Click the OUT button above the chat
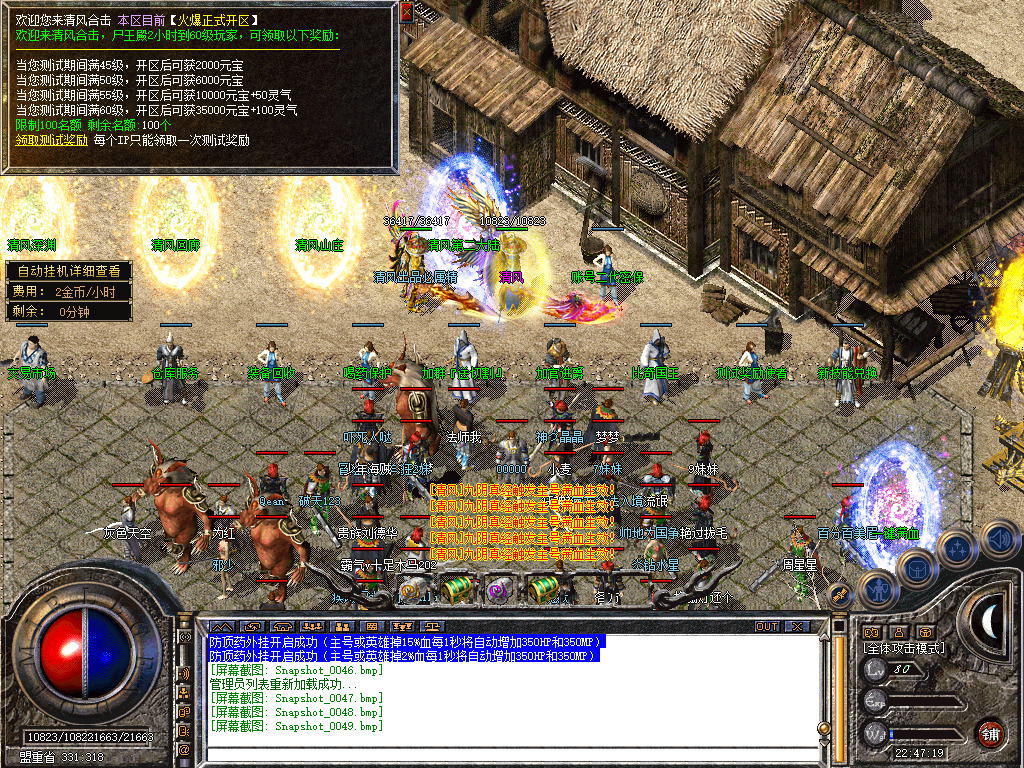This screenshot has width=1024, height=768. click(x=767, y=626)
